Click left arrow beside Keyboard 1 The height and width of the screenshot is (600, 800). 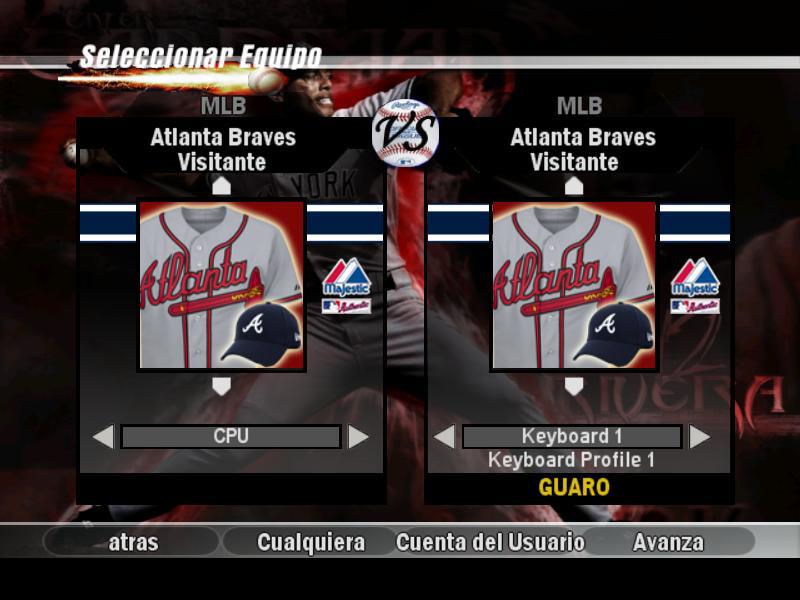pyautogui.click(x=444, y=437)
